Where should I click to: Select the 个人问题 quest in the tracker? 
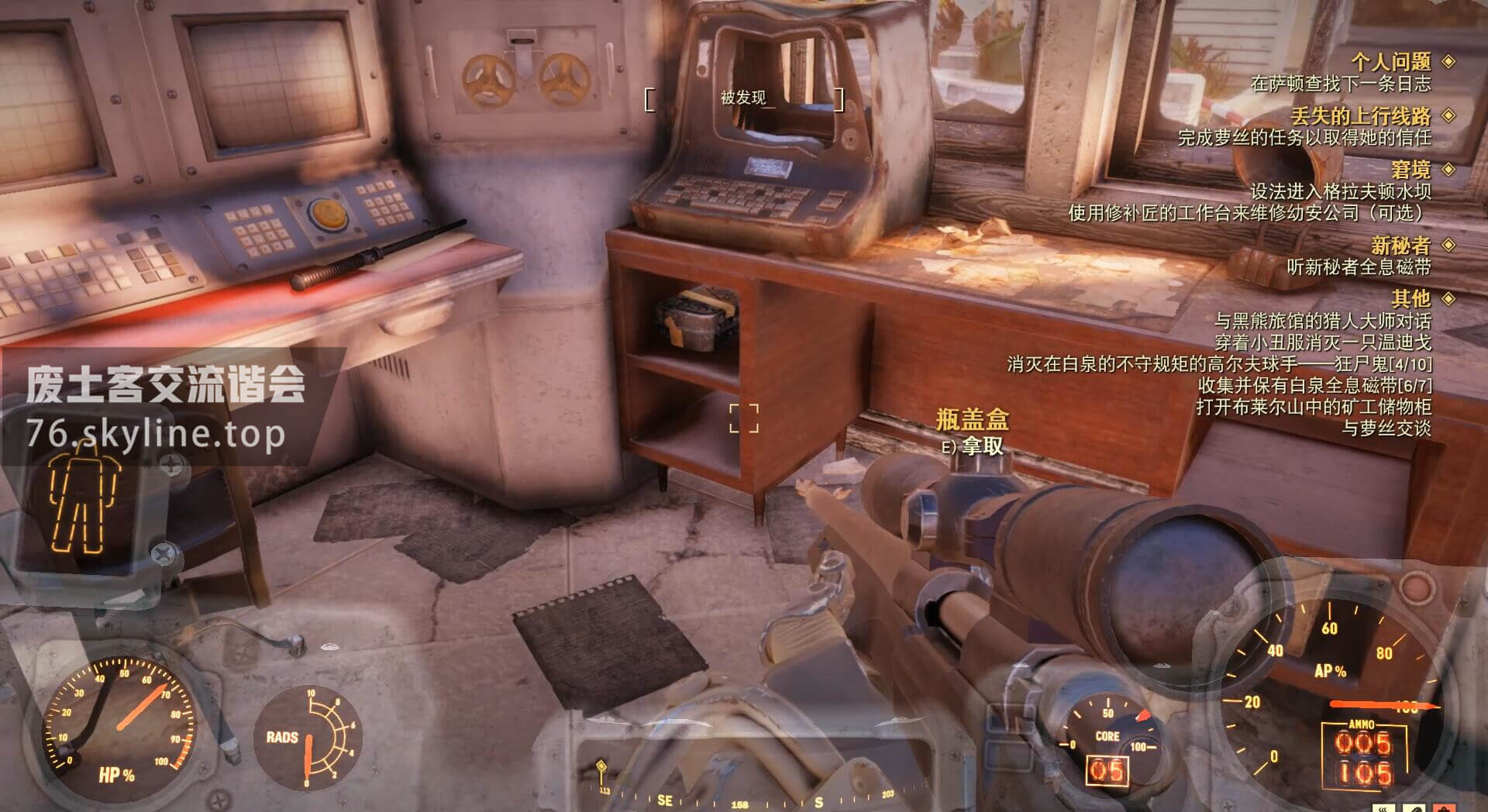pyautogui.click(x=1390, y=61)
